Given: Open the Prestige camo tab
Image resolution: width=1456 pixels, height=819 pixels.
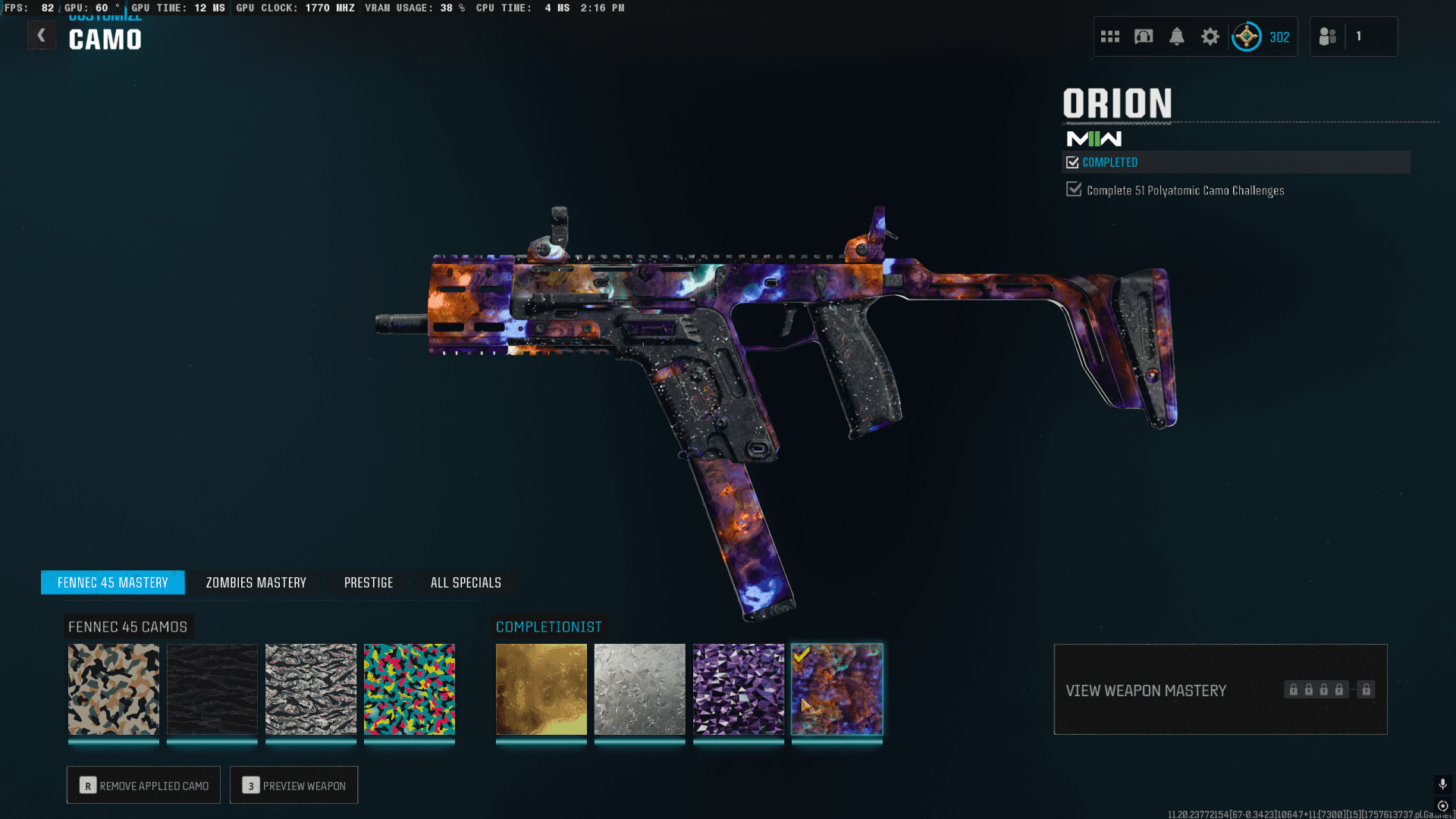Looking at the screenshot, I should (369, 582).
